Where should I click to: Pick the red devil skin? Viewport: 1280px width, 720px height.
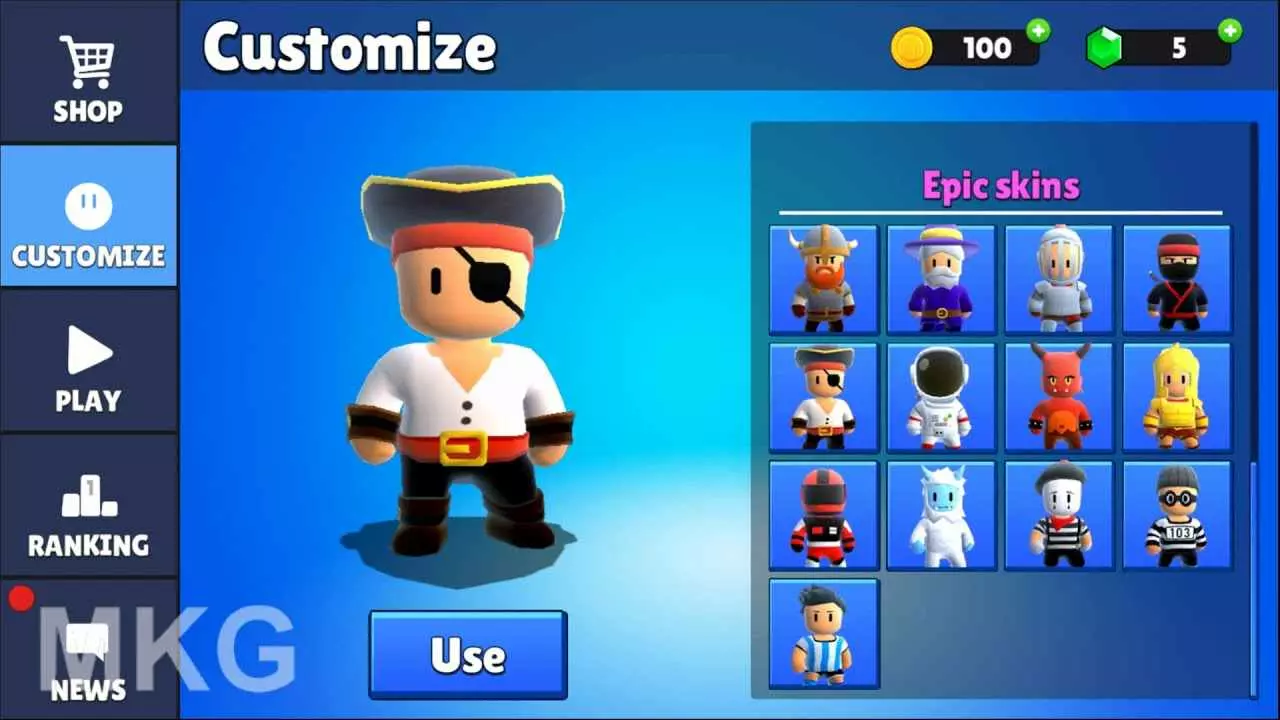click(x=1059, y=397)
